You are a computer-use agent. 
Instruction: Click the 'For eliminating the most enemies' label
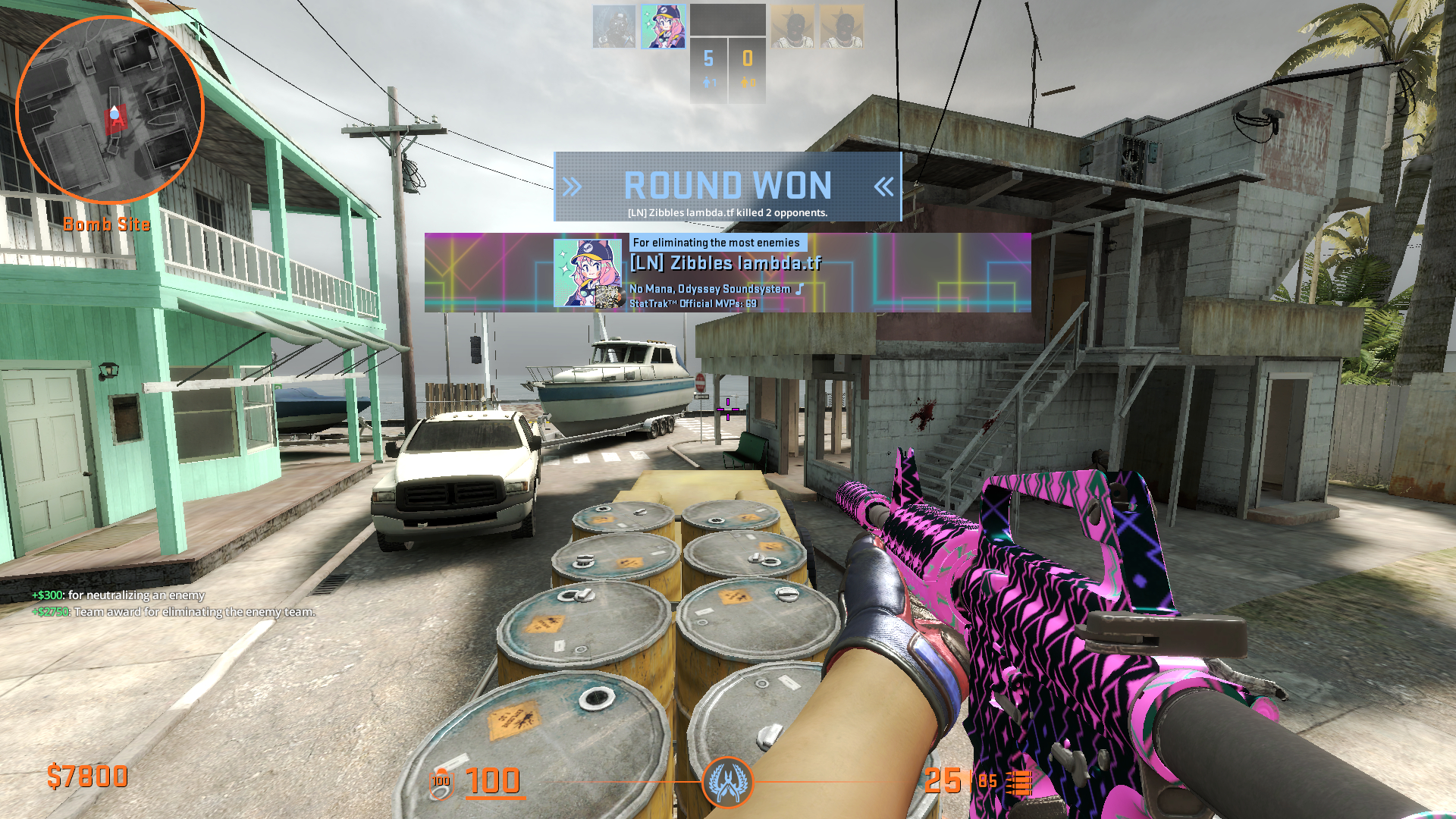coord(716,241)
